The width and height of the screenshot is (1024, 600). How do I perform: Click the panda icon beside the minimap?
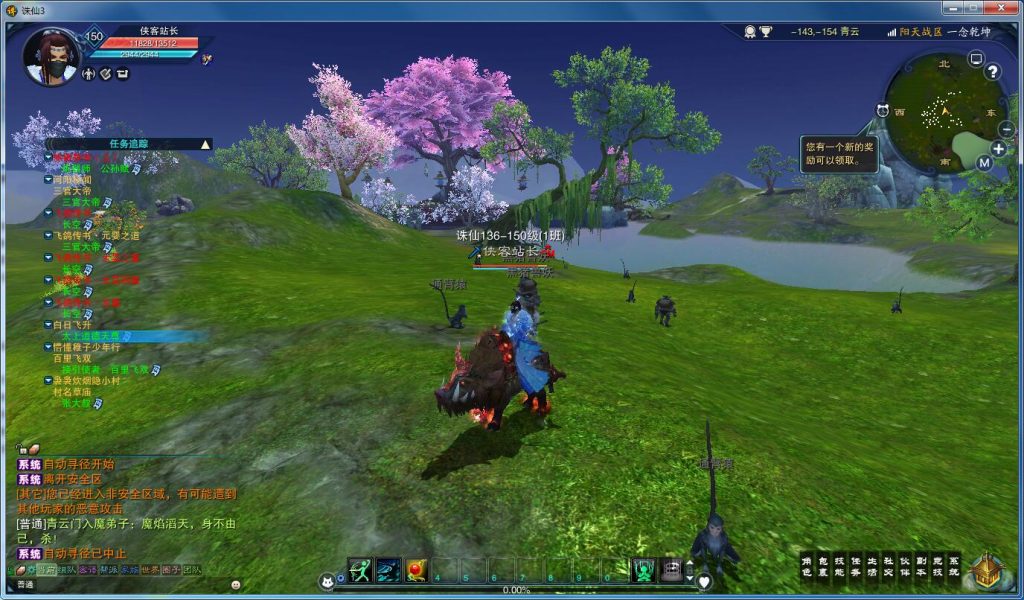[883, 110]
